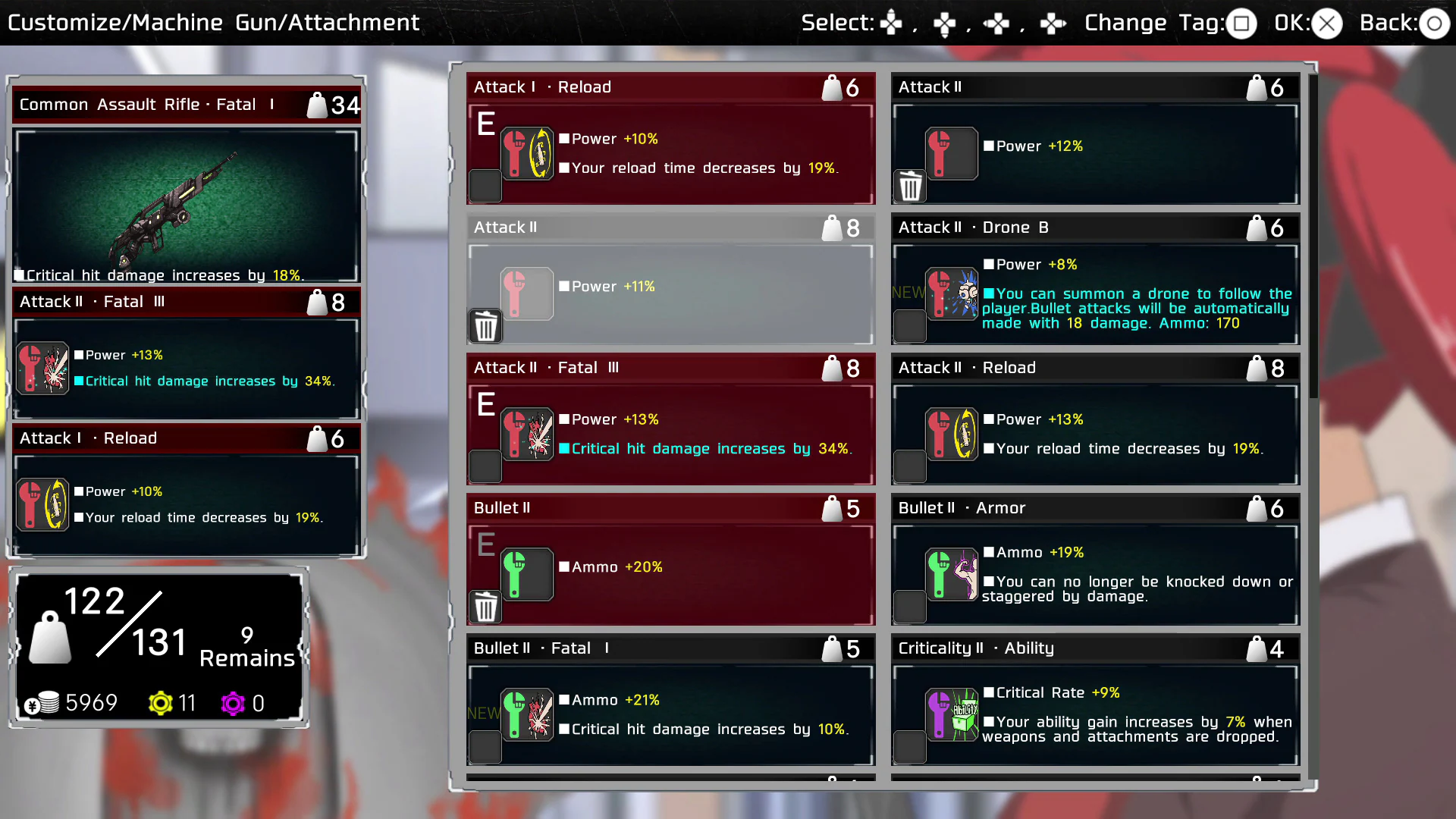Image resolution: width=1456 pixels, height=819 pixels.
Task: Click the green wrench icon on Bullet II card
Action: pyautogui.click(x=528, y=574)
